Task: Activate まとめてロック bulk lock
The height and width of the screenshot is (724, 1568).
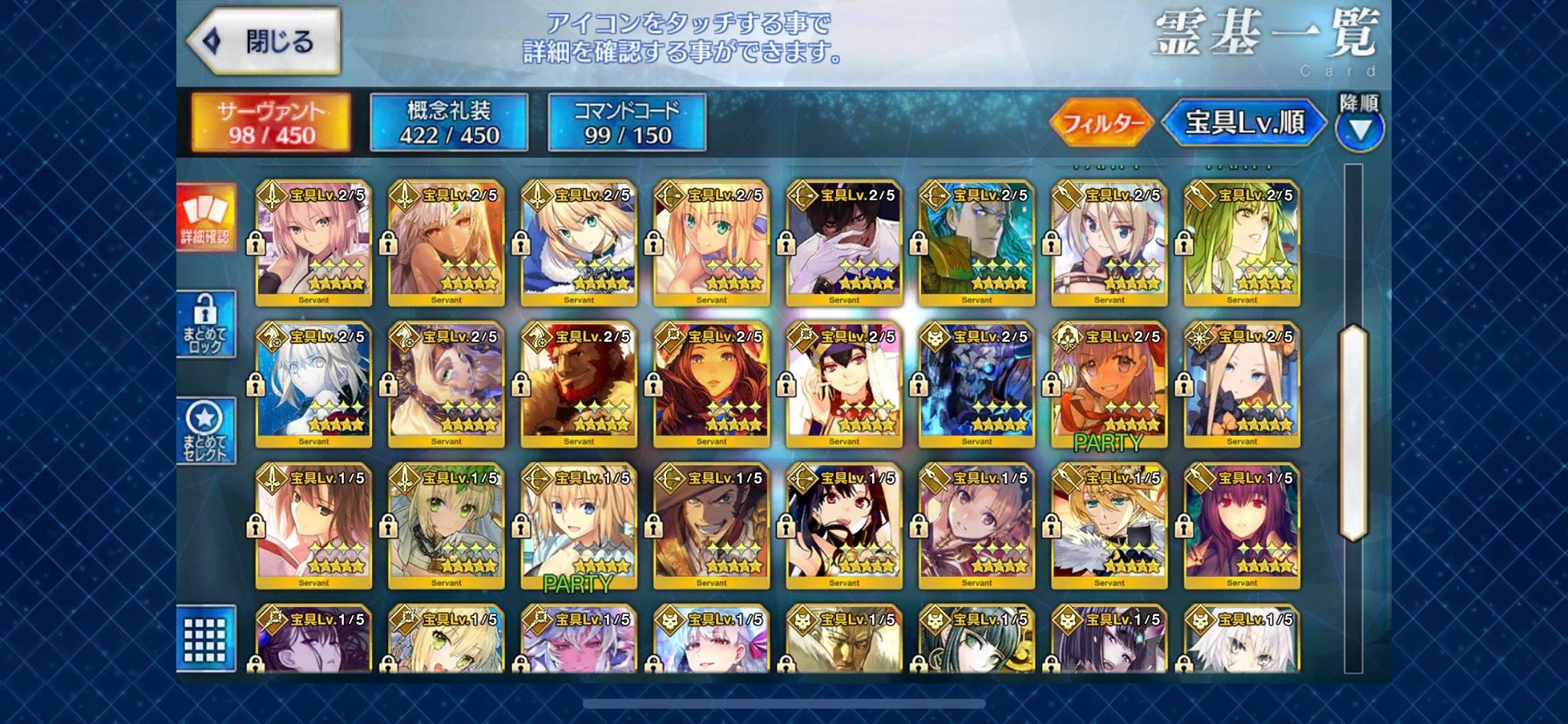Action: 205,324
